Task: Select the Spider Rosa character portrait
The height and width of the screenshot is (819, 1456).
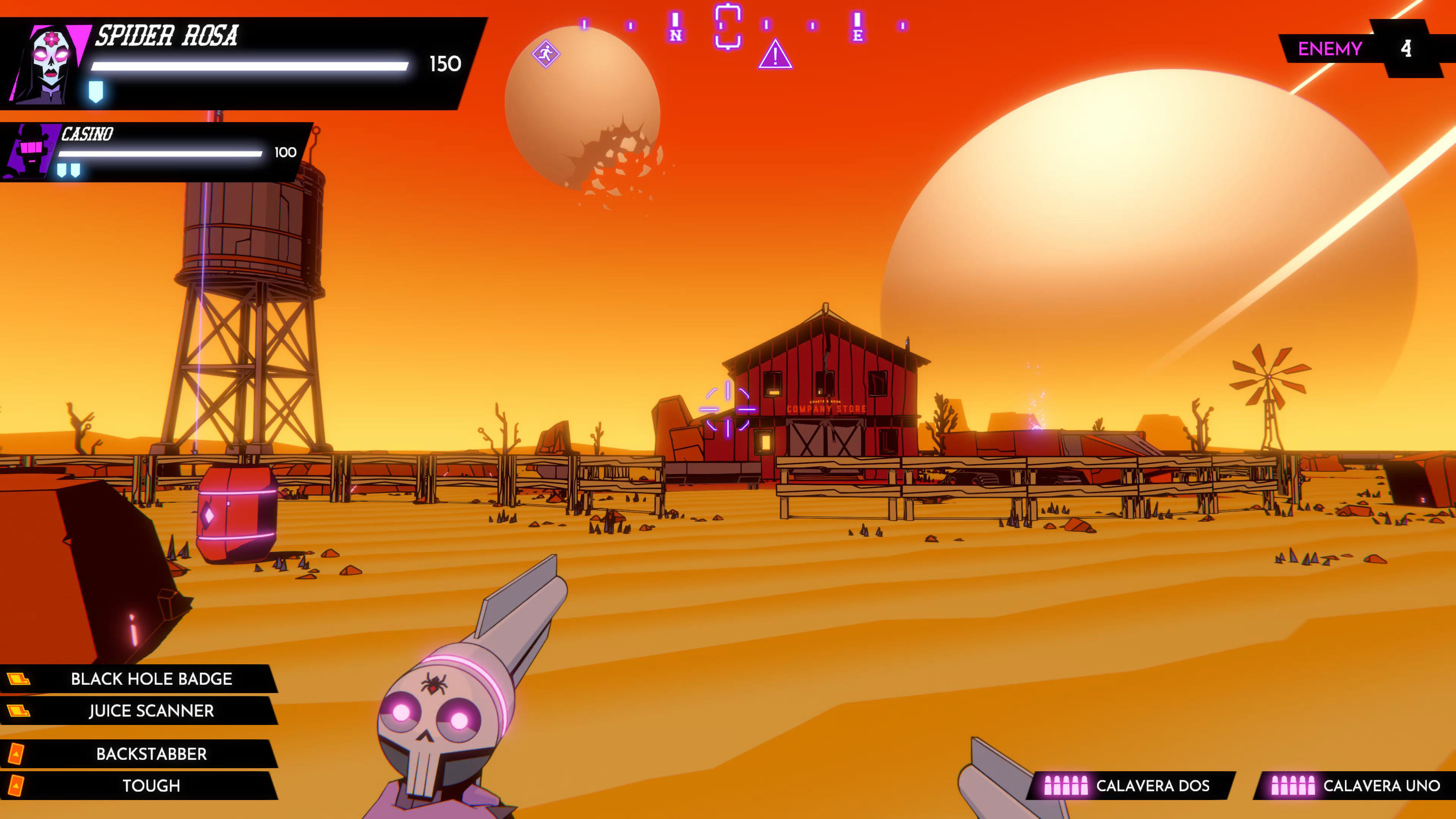Action: (50, 63)
